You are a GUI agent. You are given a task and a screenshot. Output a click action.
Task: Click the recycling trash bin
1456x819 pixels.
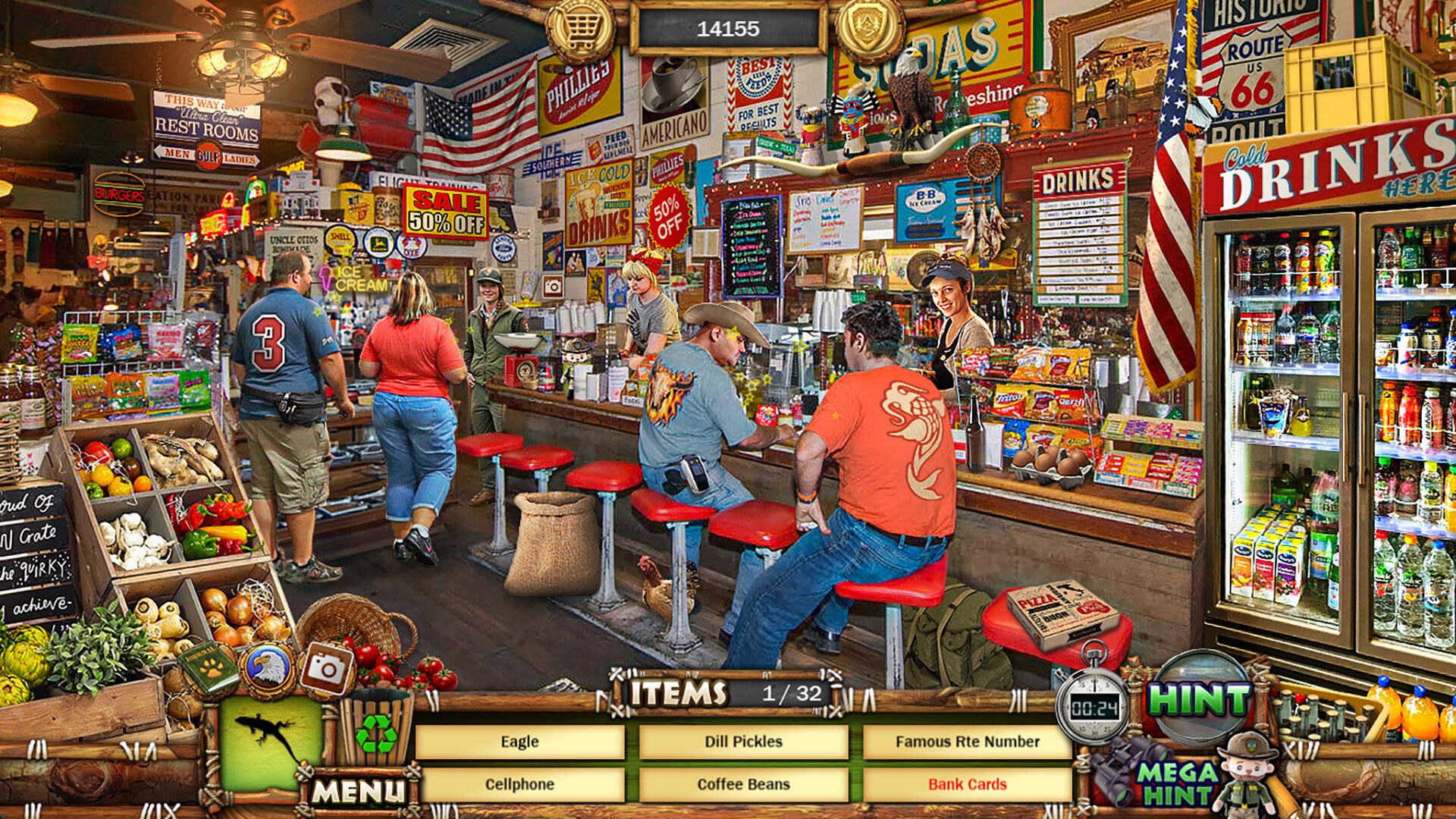pos(377,730)
